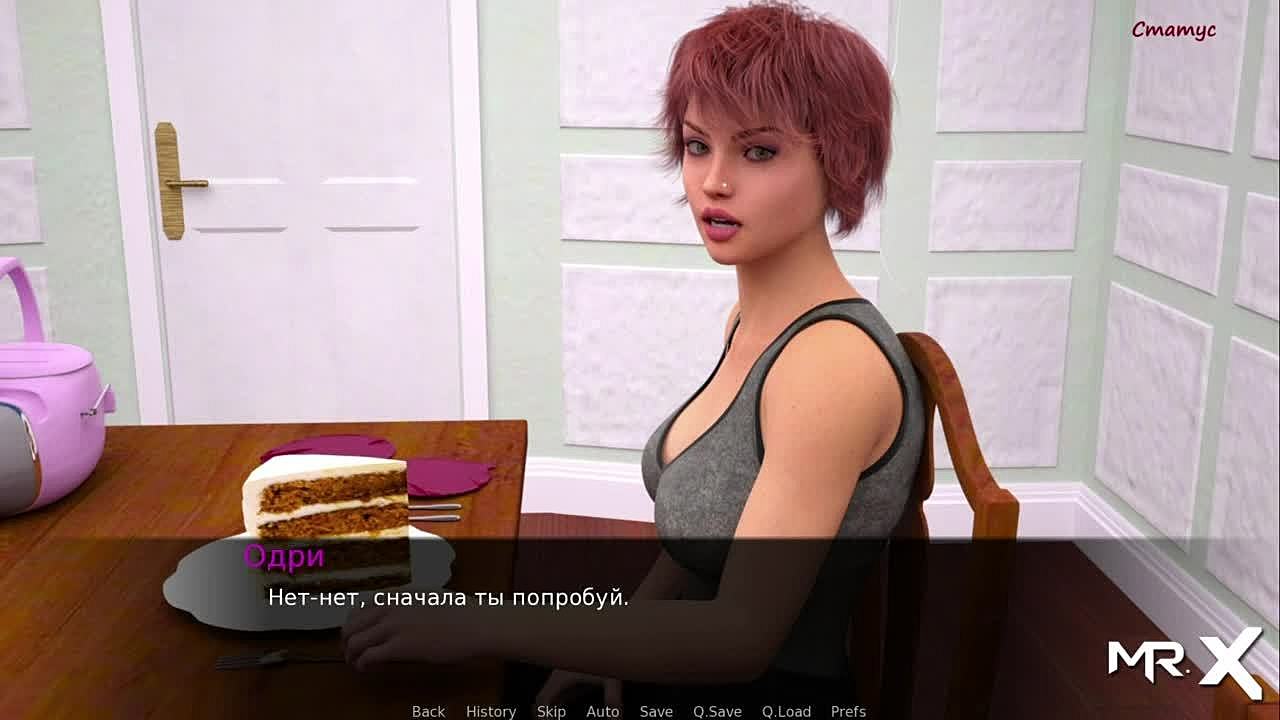This screenshot has width=1280, height=720.
Task: Open the Save game menu
Action: click(656, 711)
